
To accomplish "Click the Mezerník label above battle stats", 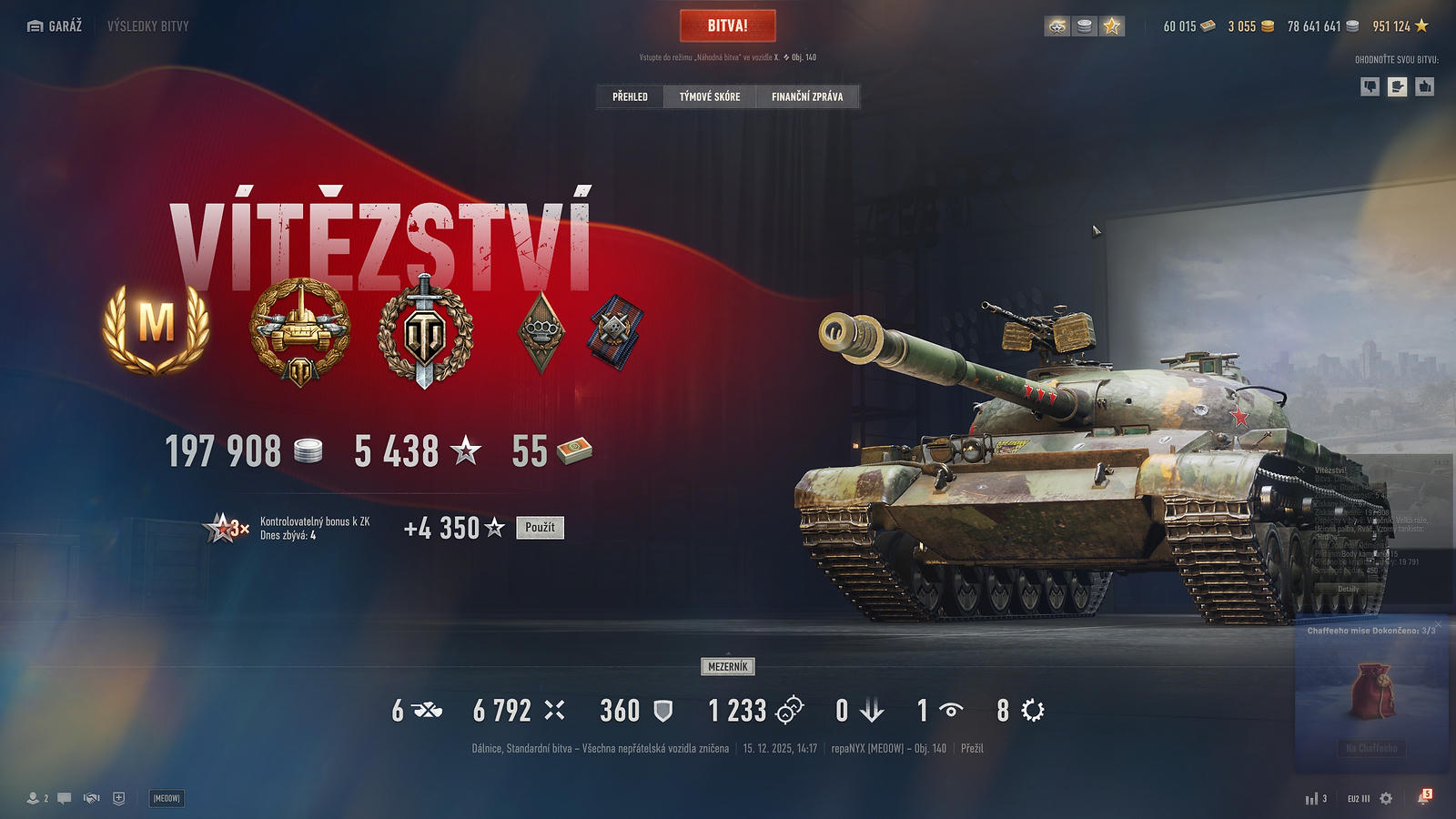I will (728, 667).
